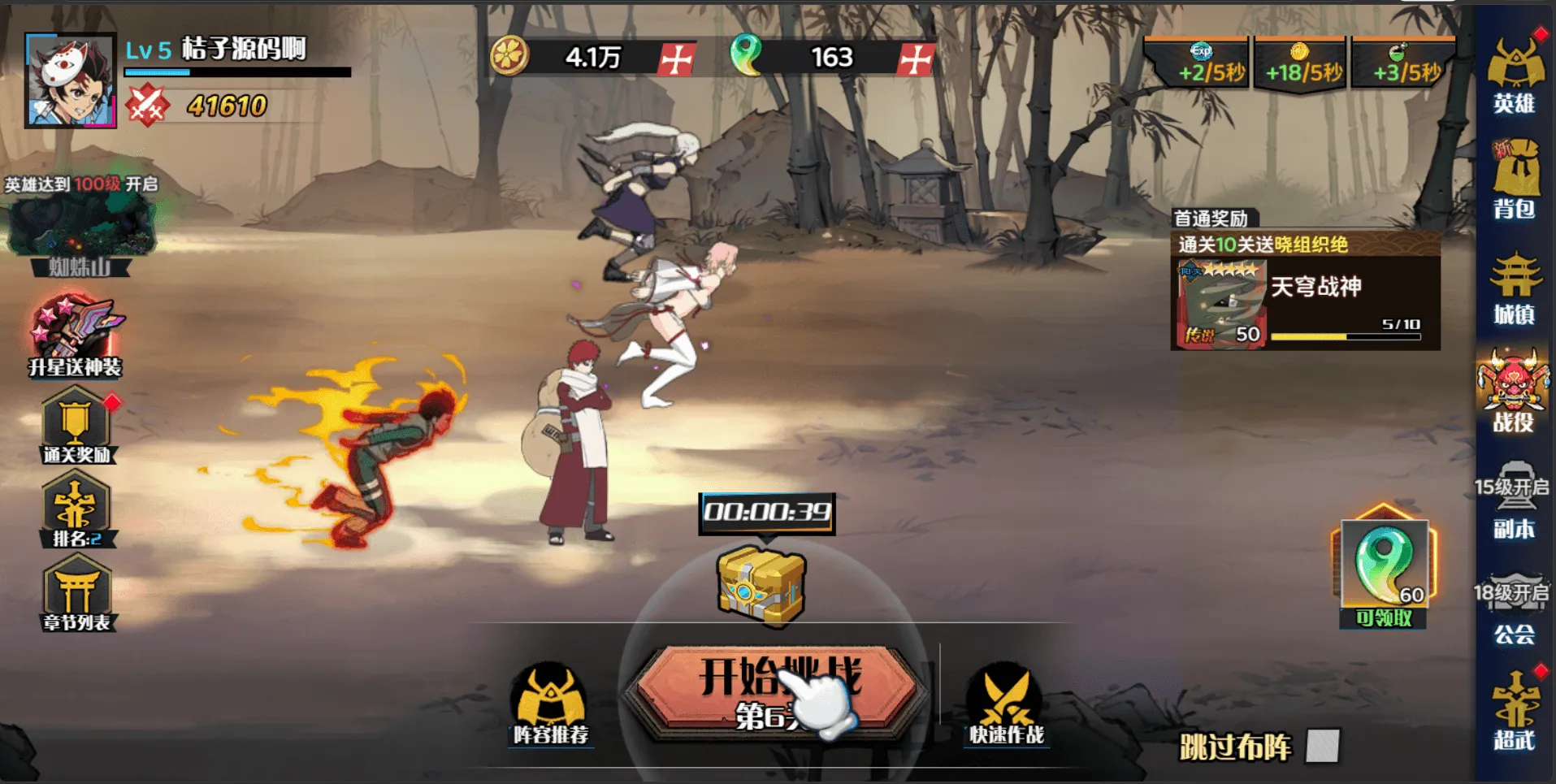Open the 公会 guild entry

point(1513,609)
